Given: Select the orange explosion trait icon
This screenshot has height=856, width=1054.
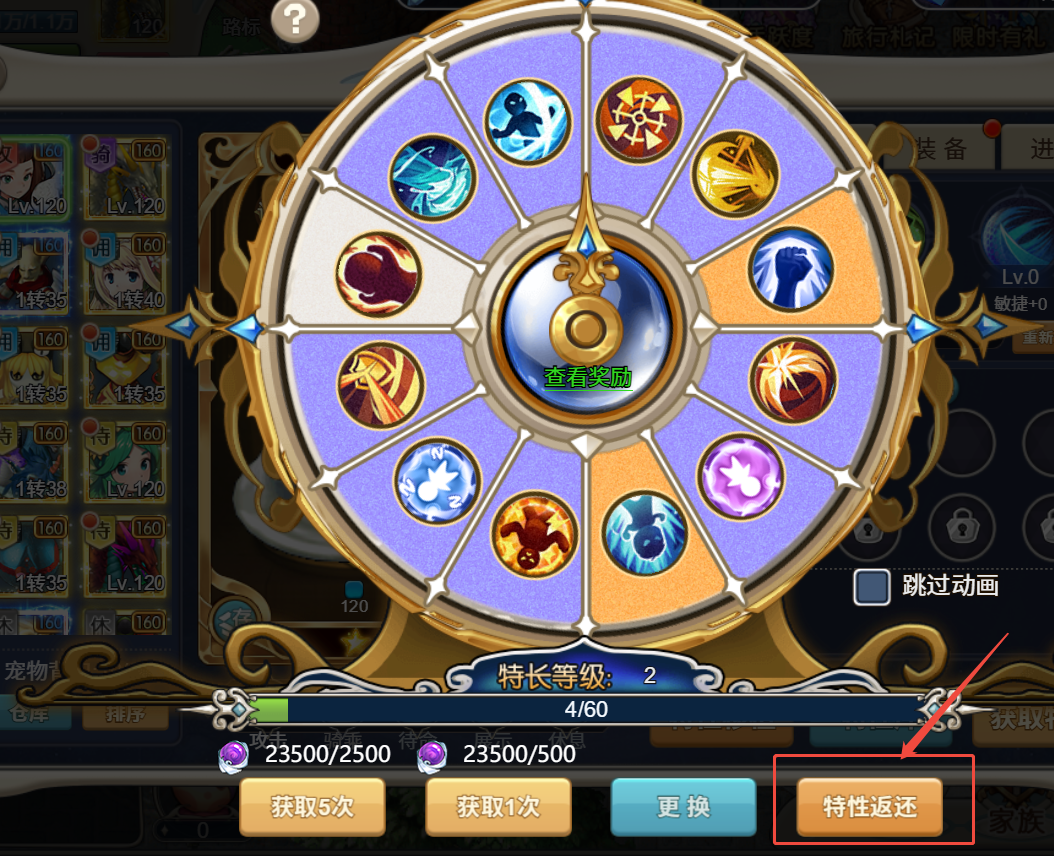Looking at the screenshot, I should coord(792,381).
